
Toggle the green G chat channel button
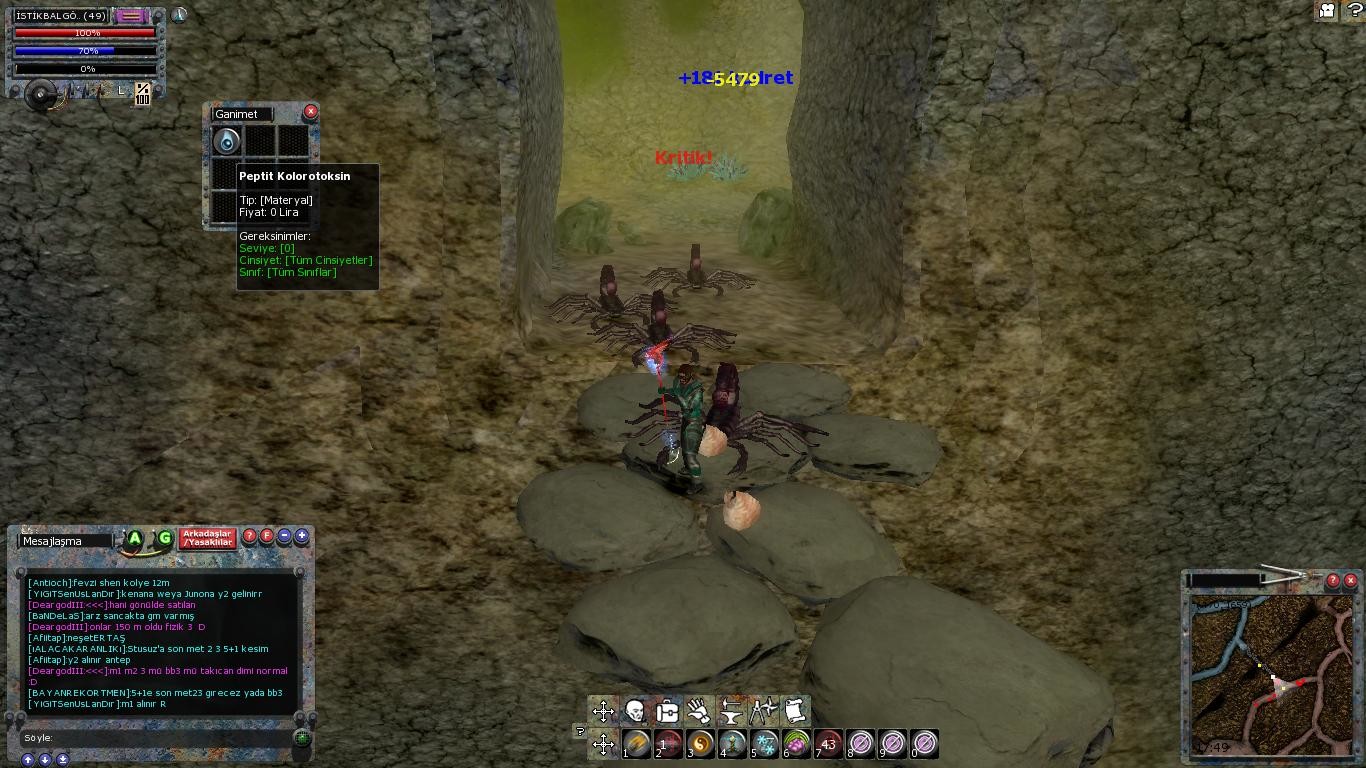pyautogui.click(x=165, y=539)
